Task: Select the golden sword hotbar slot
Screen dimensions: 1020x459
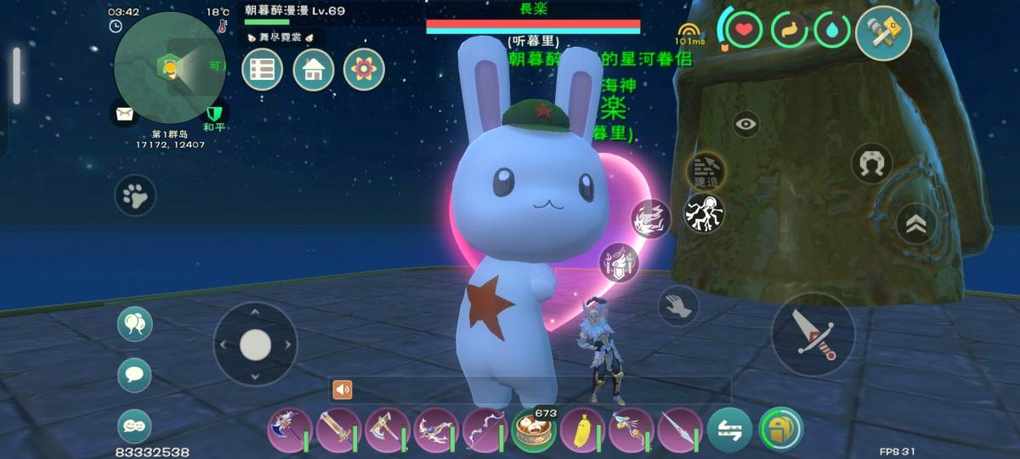Action: click(337, 430)
